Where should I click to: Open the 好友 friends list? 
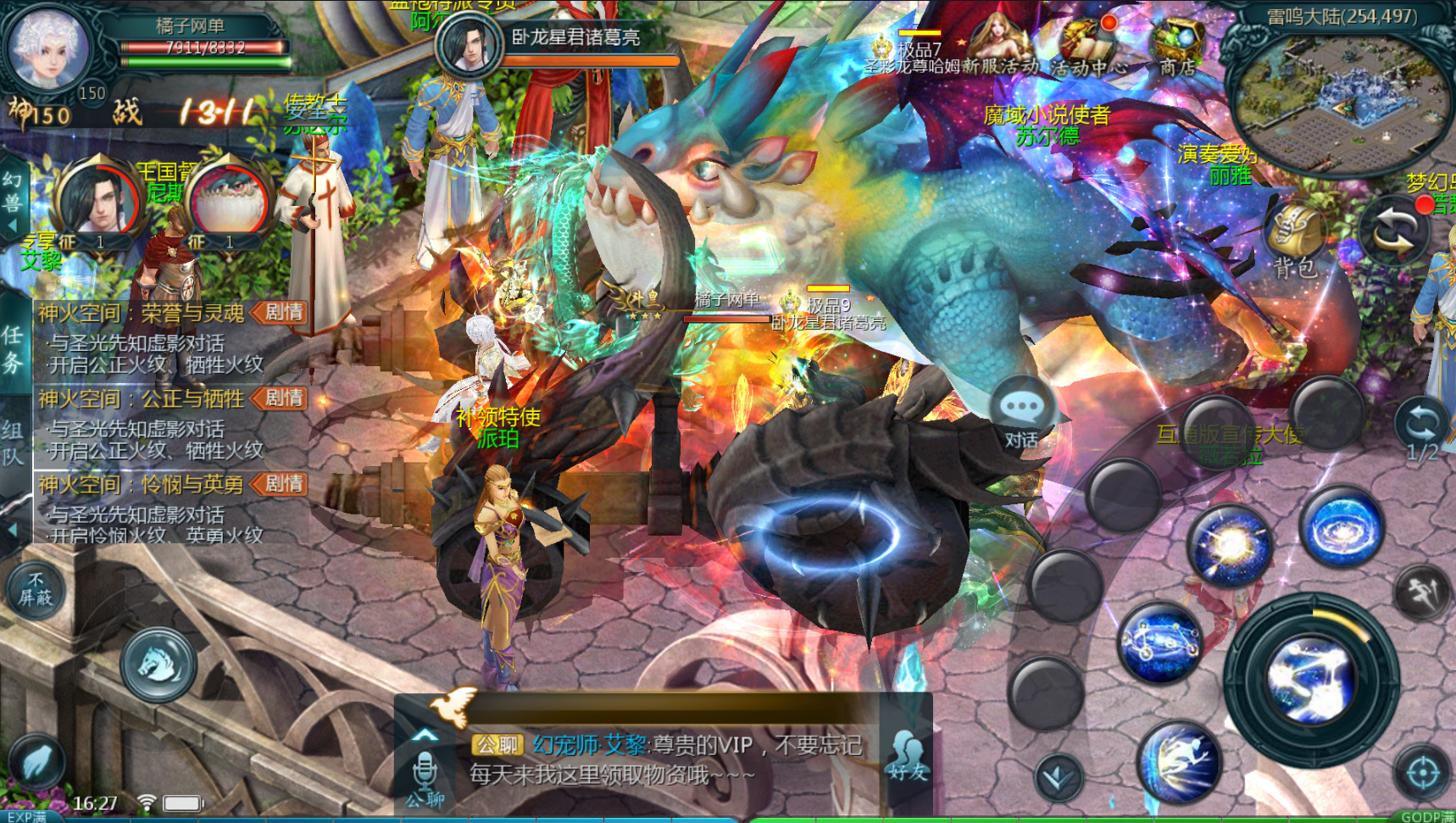coord(909,754)
